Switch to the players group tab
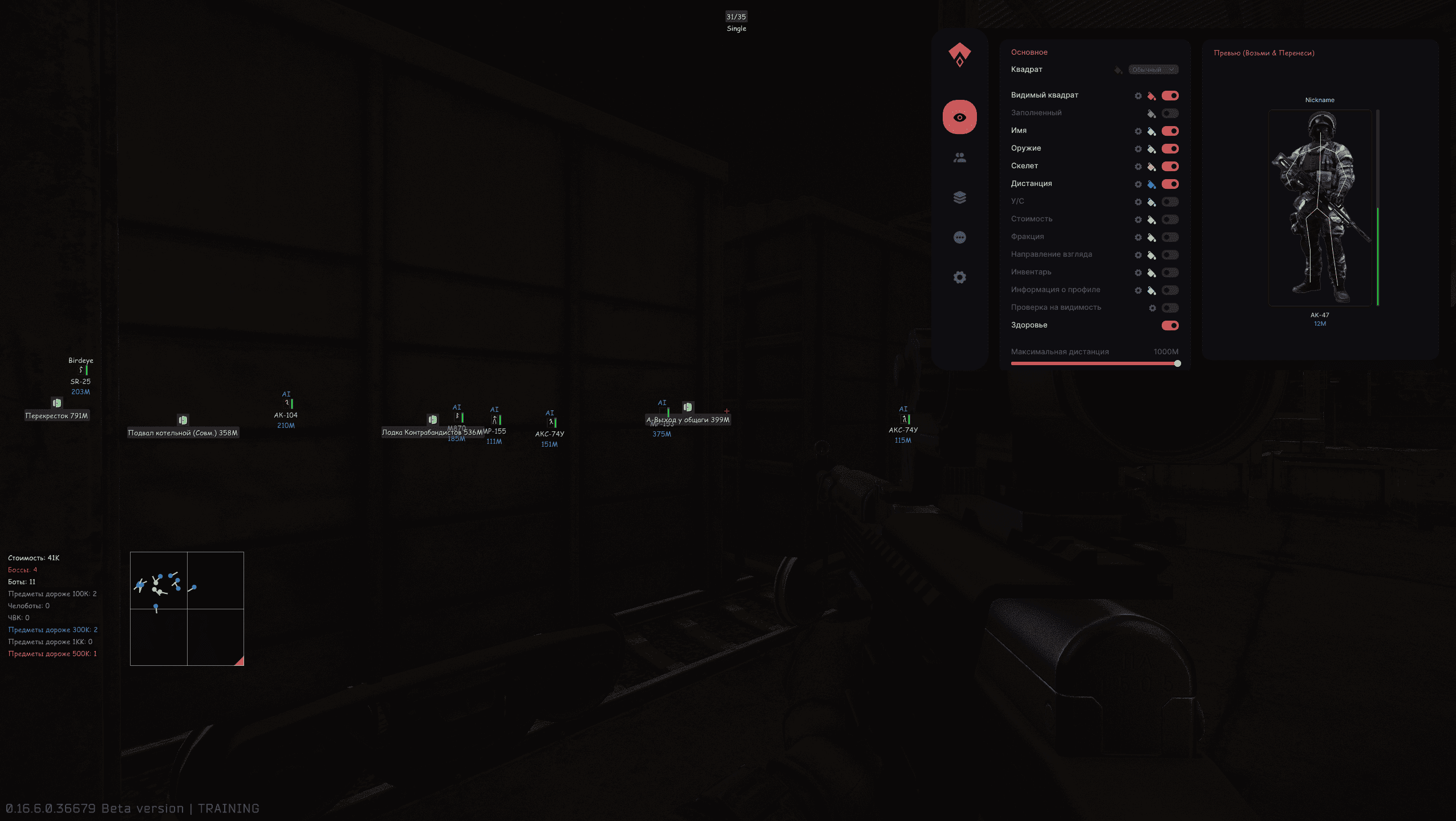 tap(959, 158)
